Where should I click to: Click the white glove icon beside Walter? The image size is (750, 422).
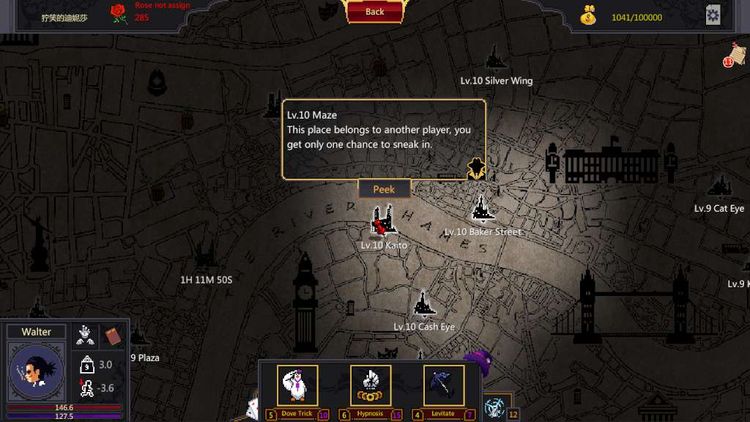point(87,335)
